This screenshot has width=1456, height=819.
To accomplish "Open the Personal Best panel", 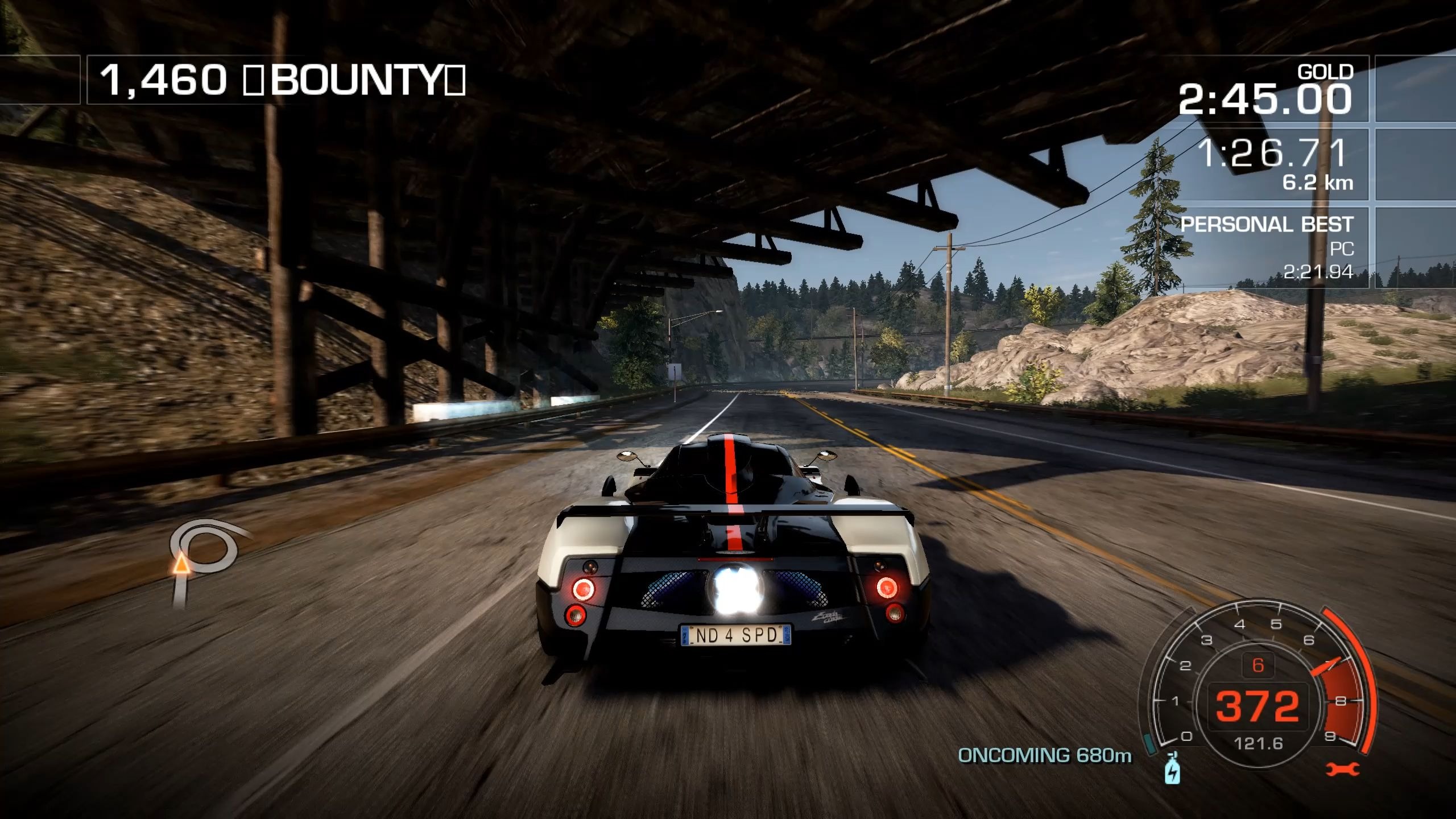I will [x=1267, y=247].
